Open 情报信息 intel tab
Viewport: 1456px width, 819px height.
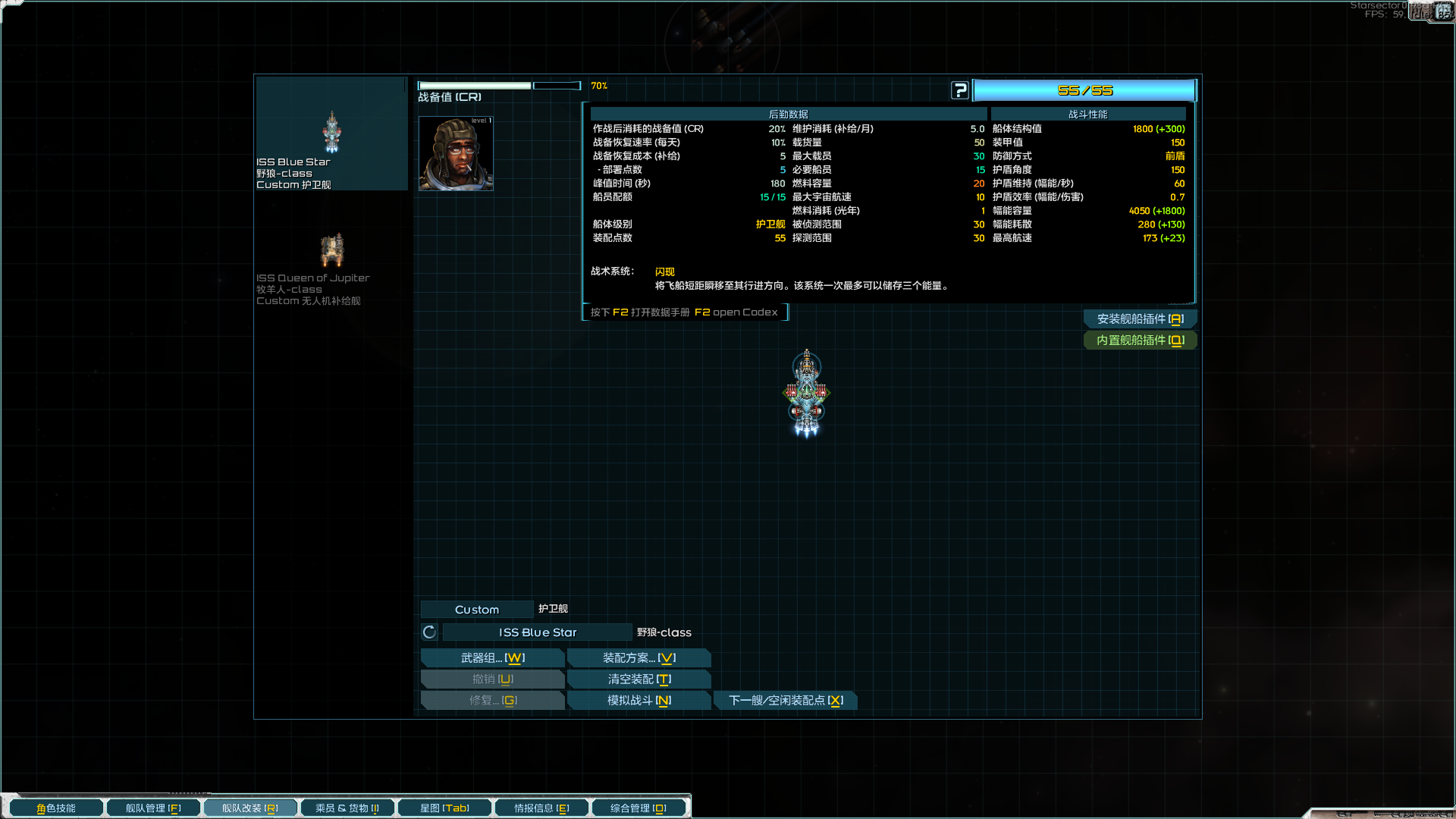tap(541, 808)
